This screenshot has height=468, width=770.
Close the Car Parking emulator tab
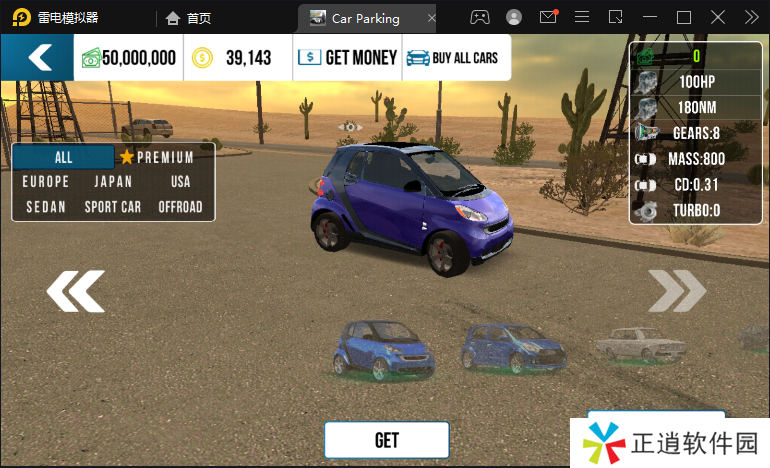tap(431, 18)
